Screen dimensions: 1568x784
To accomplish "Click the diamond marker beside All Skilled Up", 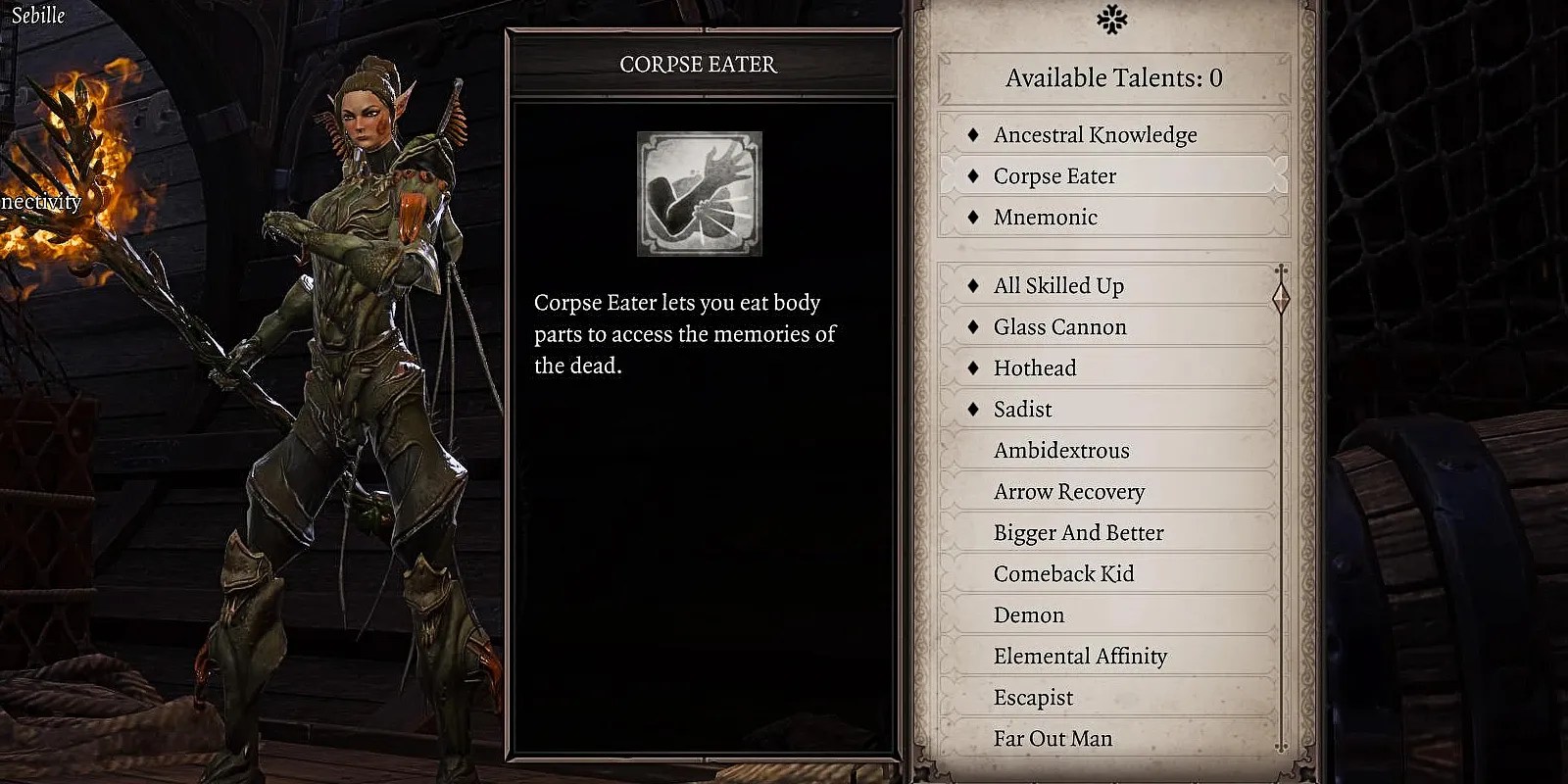I will (972, 286).
